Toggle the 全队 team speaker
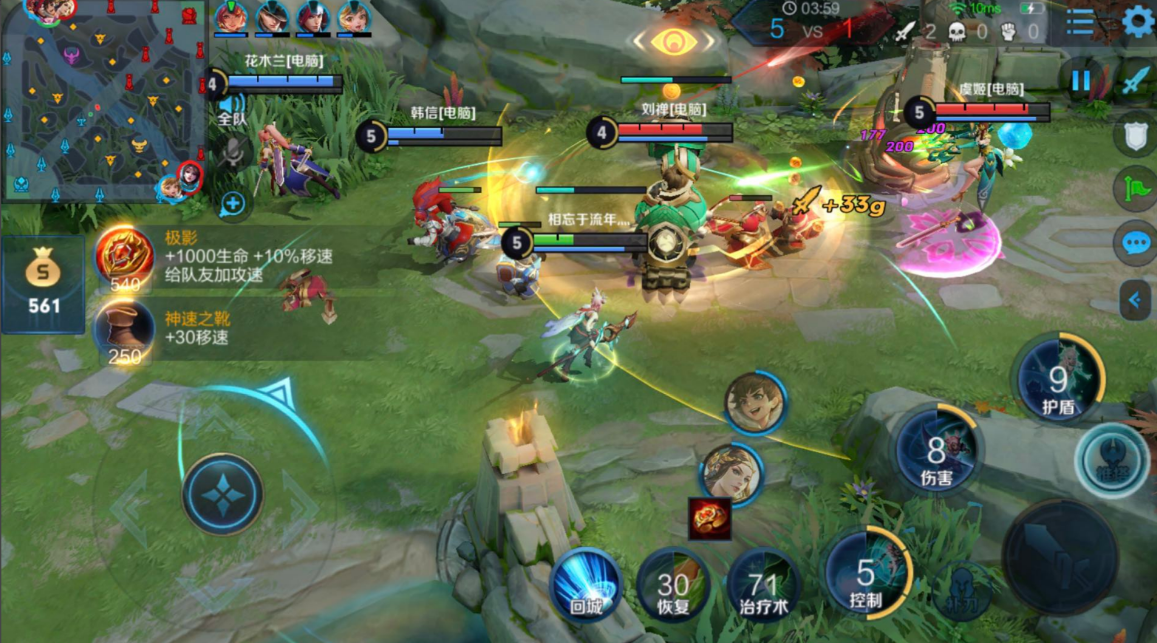The image size is (1157, 643). [232, 105]
